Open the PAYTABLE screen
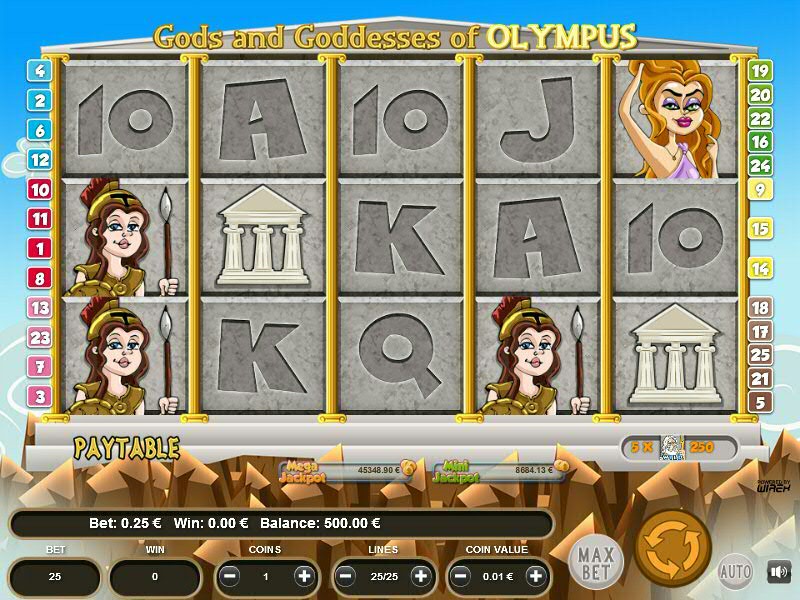This screenshot has height=600, width=800. tap(126, 448)
